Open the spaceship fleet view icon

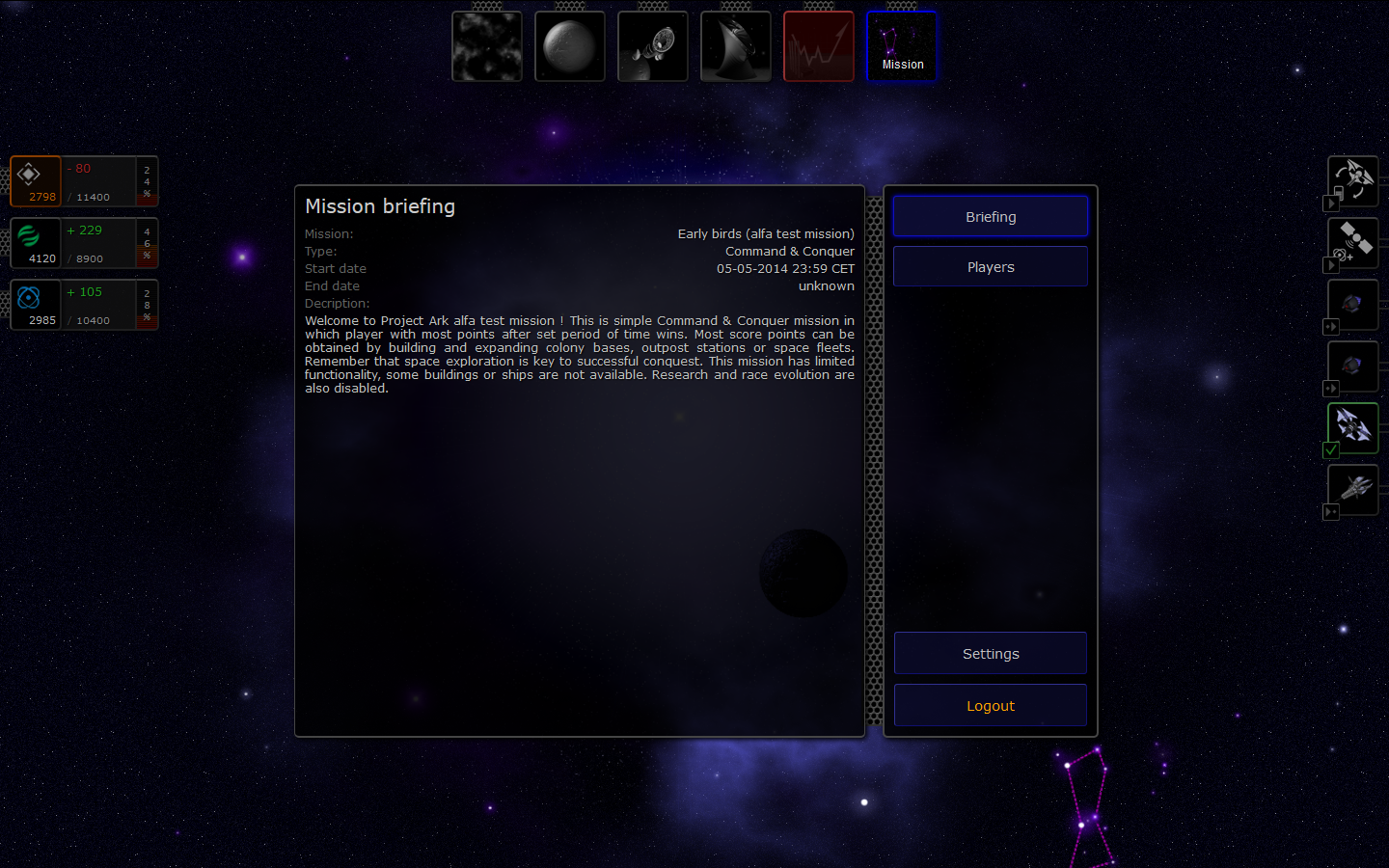(652, 45)
